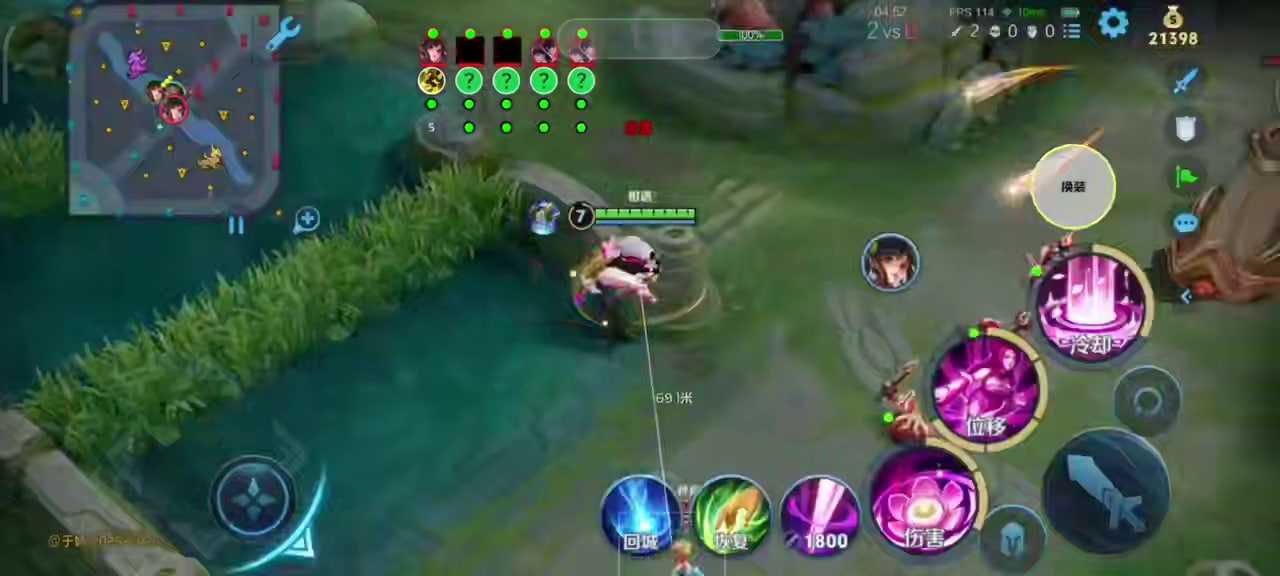
Task: Send the blue sword attack signal
Action: coord(1186,80)
